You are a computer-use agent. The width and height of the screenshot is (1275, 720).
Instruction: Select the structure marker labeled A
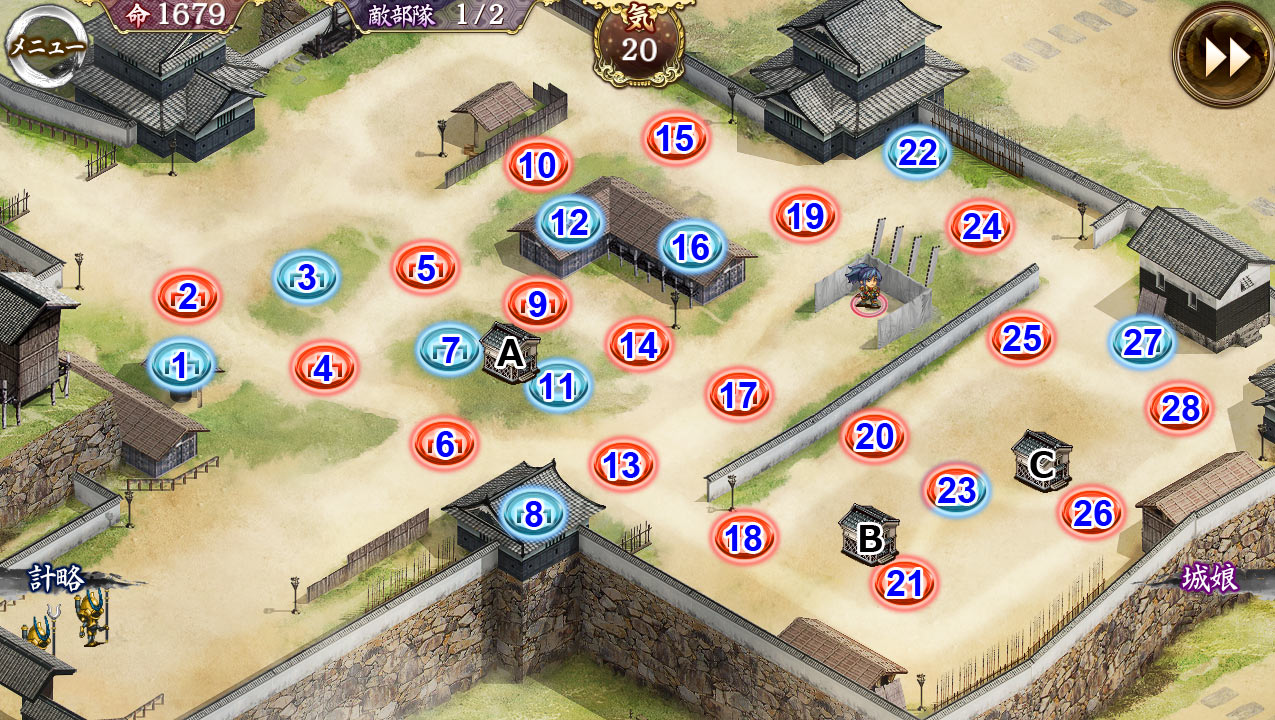coord(511,352)
